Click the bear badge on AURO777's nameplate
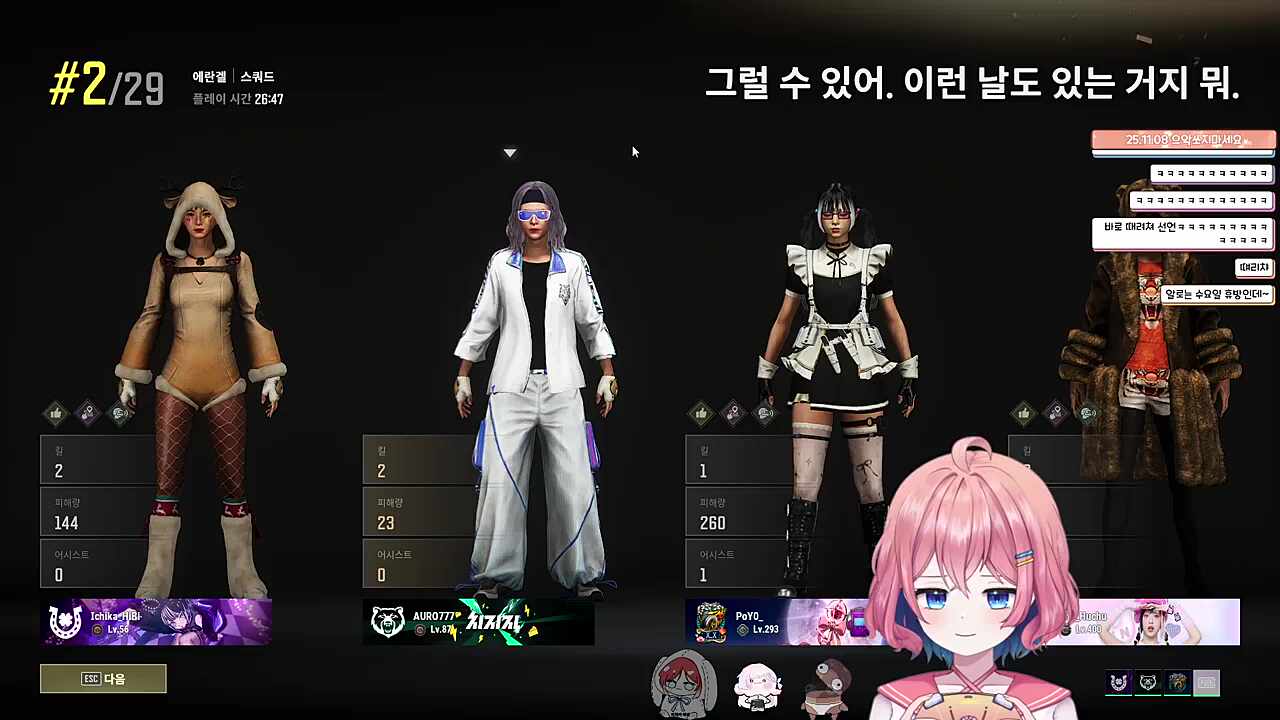The width and height of the screenshot is (1280, 720). [388, 622]
